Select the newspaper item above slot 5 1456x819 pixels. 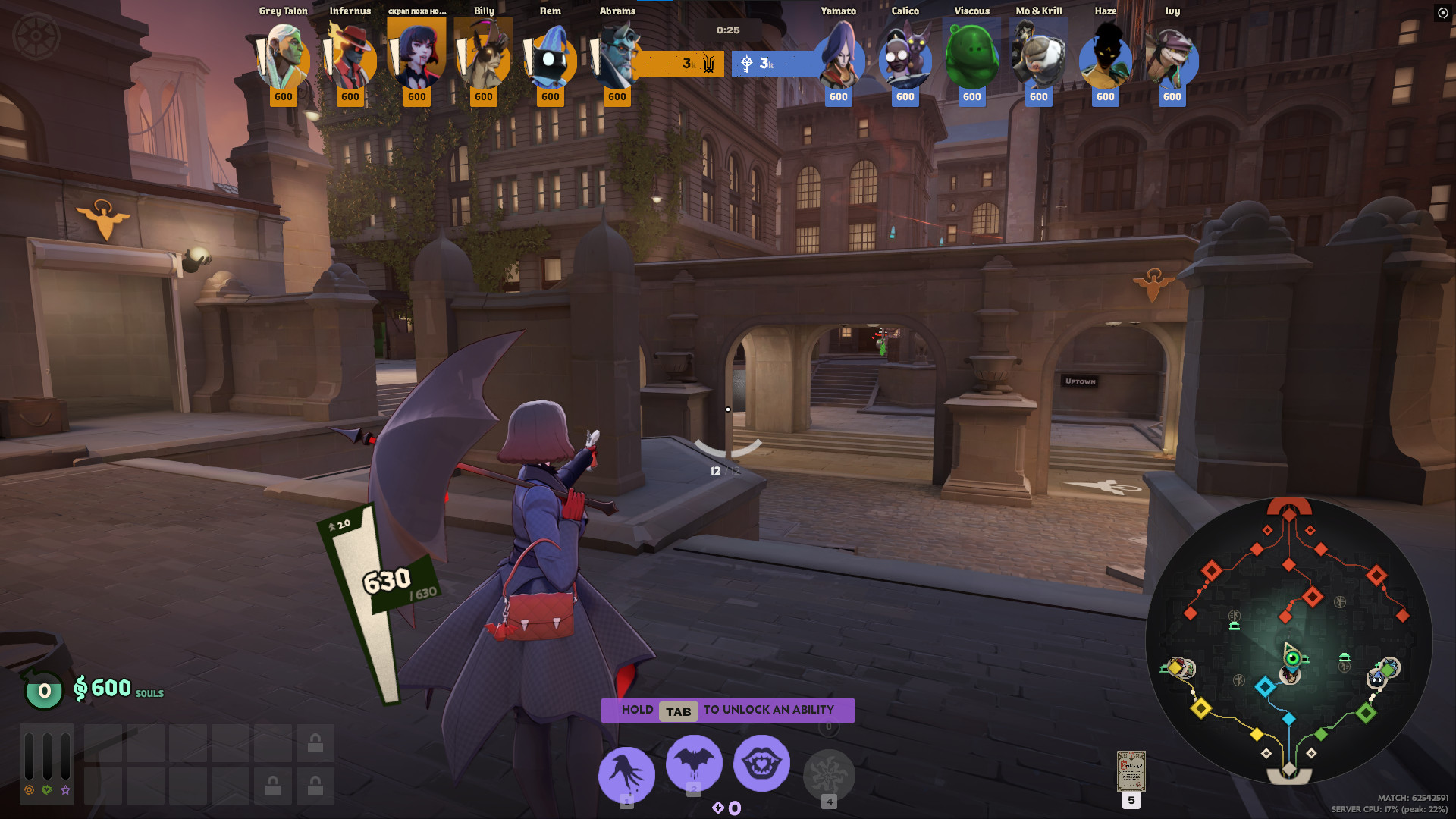pyautogui.click(x=1131, y=770)
